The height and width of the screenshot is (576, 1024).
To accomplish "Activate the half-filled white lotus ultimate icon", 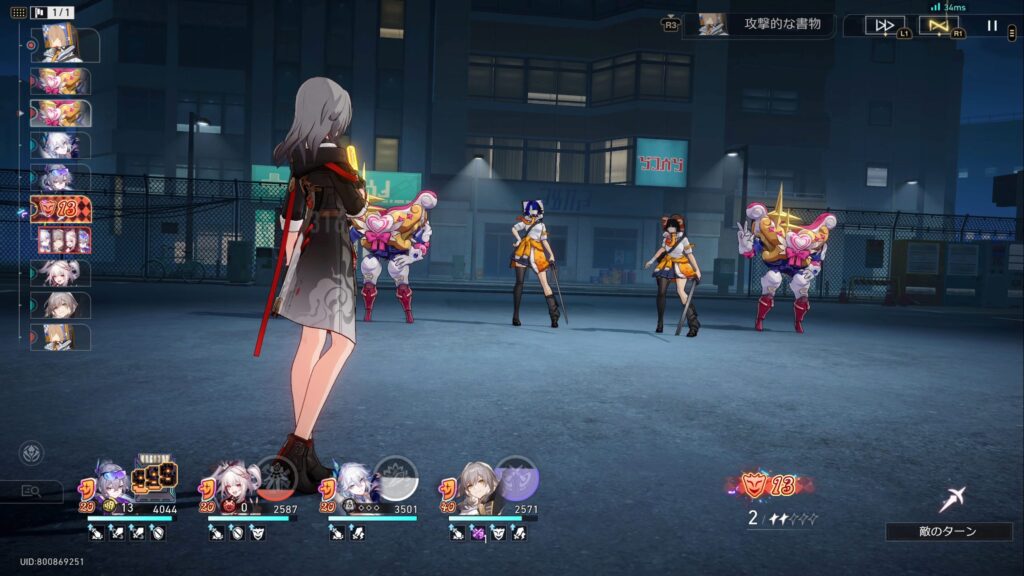I will pos(395,477).
